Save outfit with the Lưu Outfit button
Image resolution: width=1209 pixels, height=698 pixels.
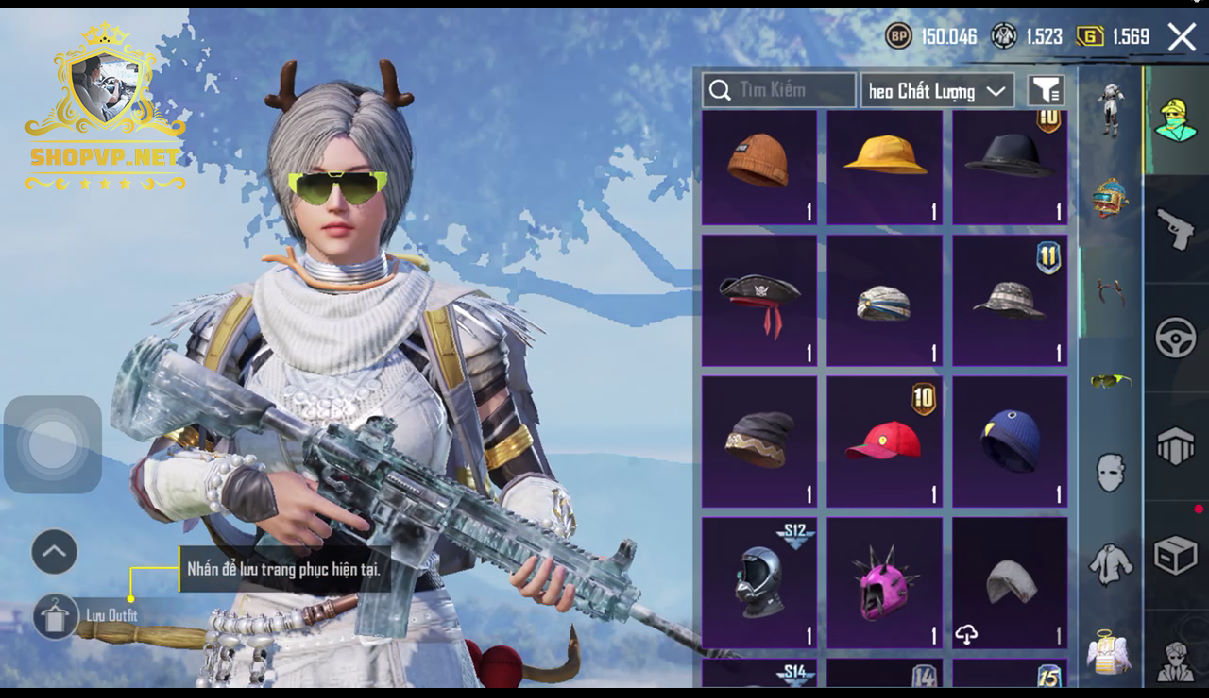(56, 616)
